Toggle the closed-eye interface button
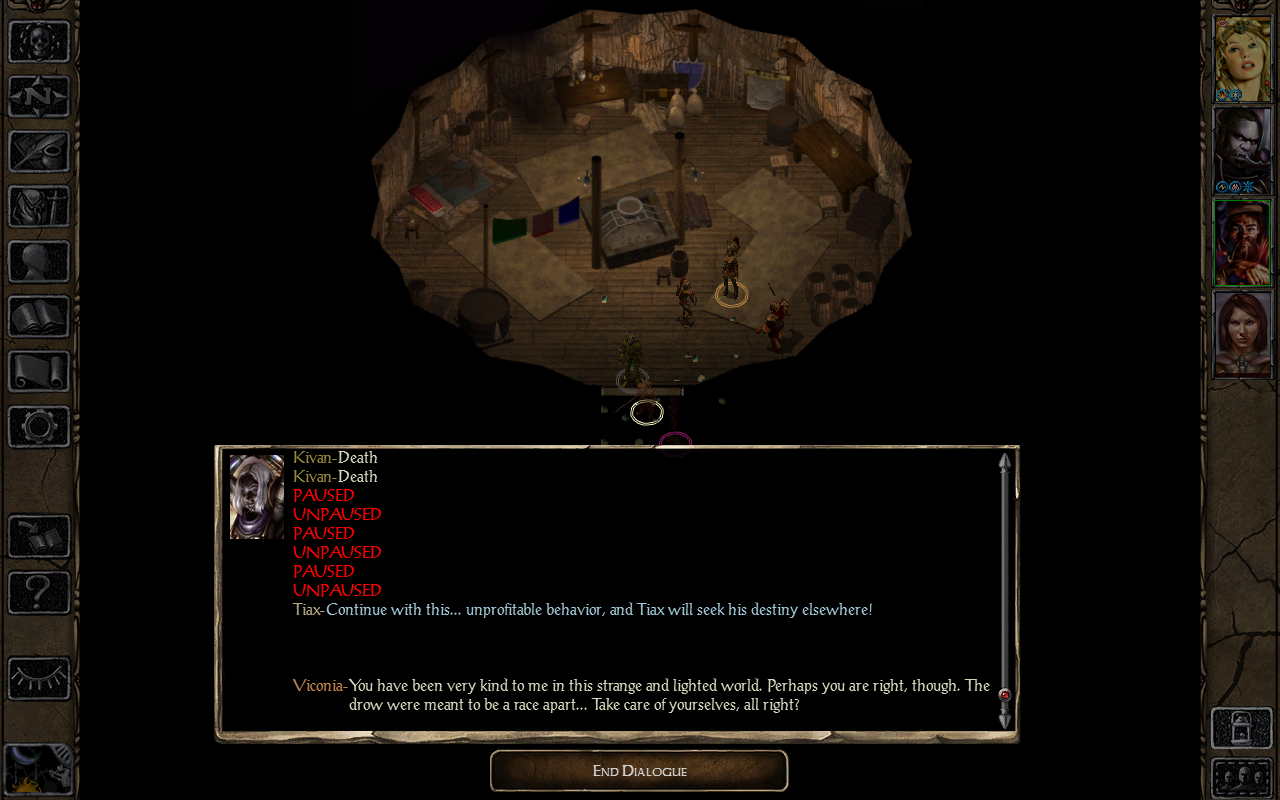1280x800 pixels. [39, 679]
